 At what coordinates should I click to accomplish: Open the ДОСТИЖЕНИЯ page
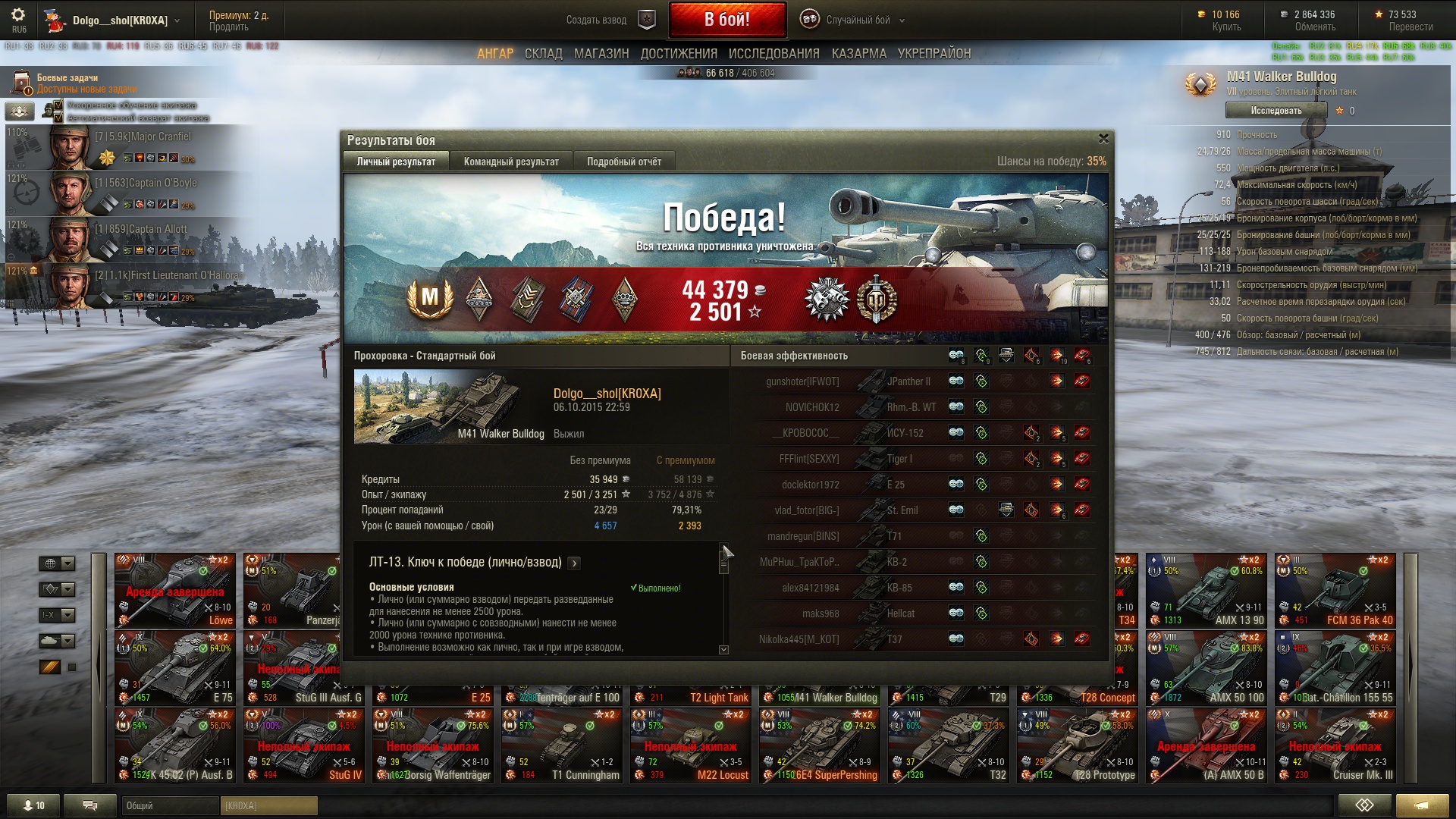point(679,54)
